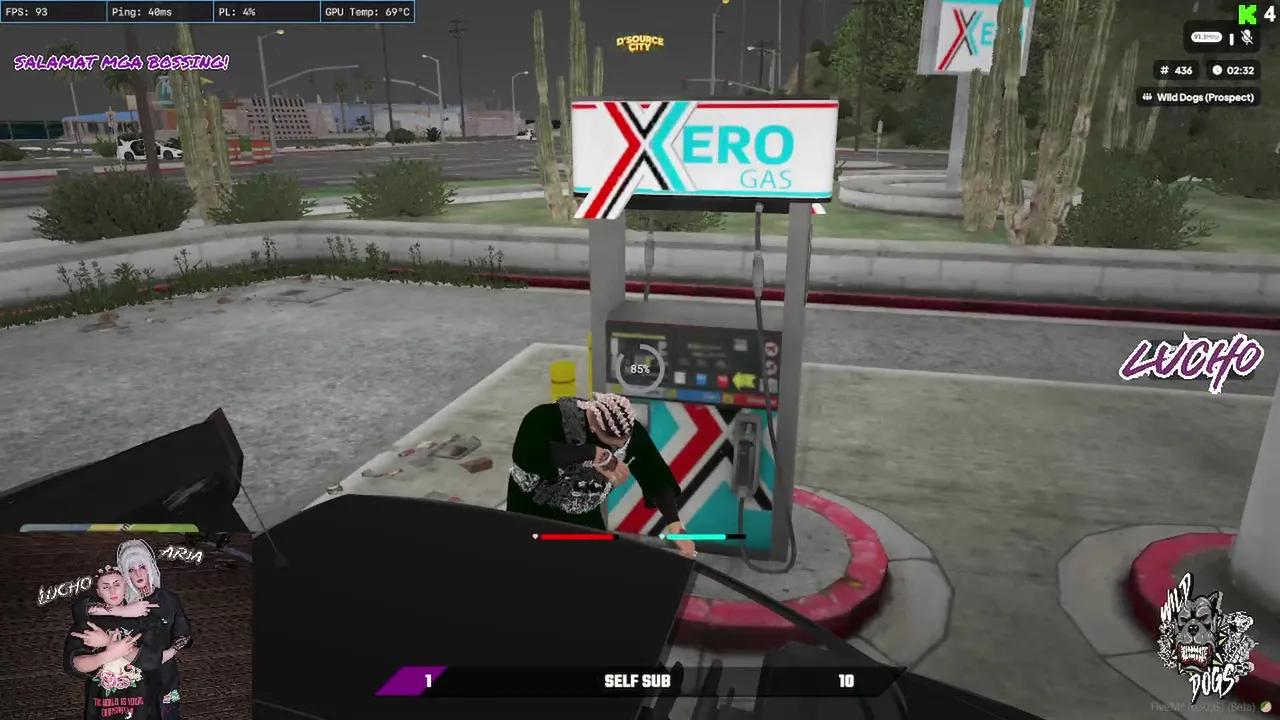Click the LUCHO watermark on the right
1280x720 pixels.
[x=1191, y=360]
